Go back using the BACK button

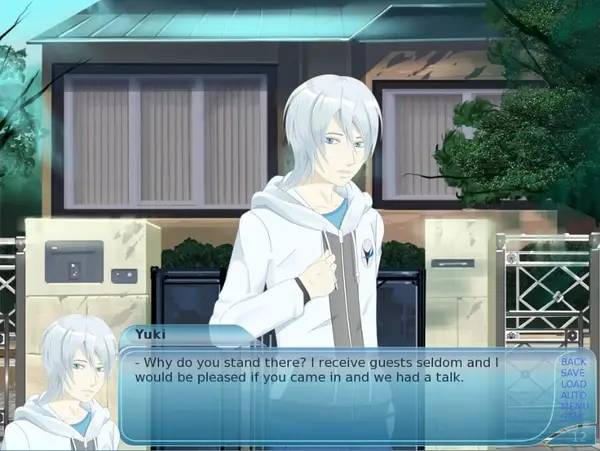[x=573, y=361]
